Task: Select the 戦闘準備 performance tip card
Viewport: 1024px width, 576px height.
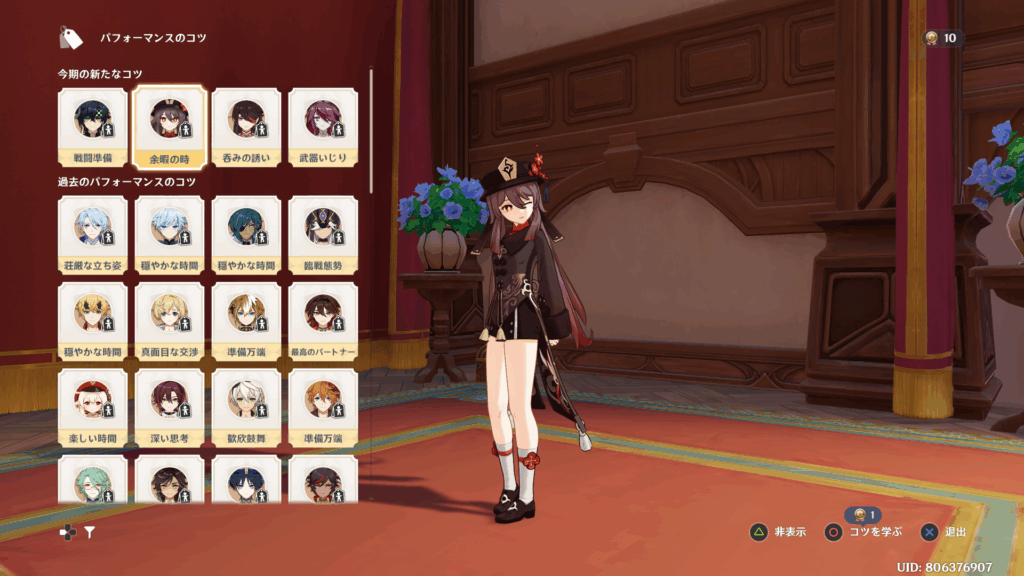Action: pos(93,127)
